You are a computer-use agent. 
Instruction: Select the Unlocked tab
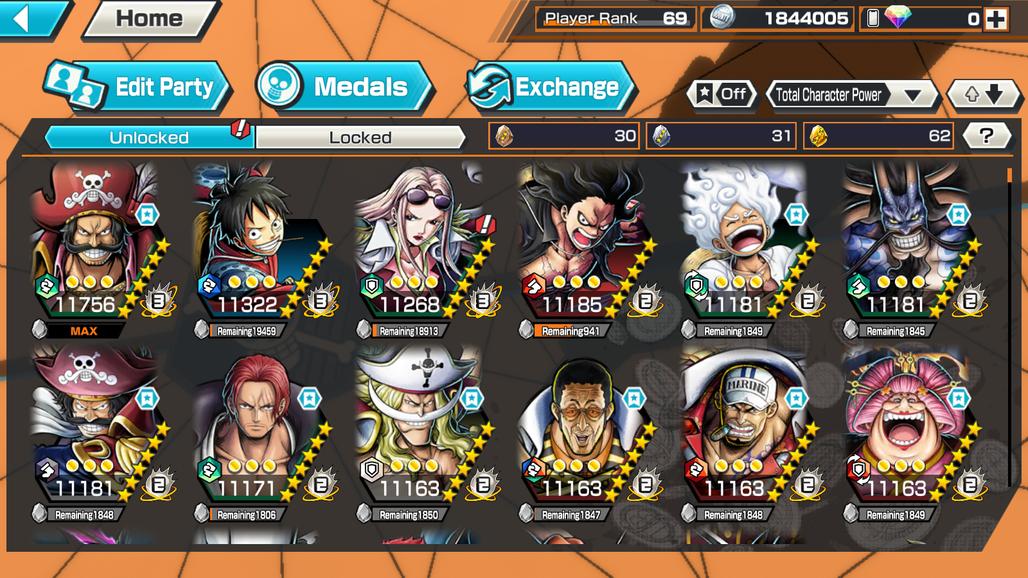point(148,137)
